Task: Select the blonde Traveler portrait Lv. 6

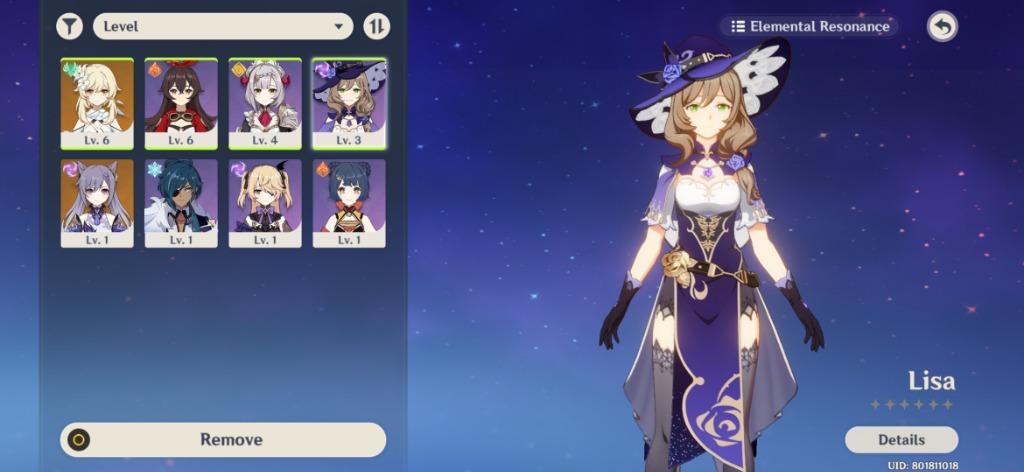Action: [x=97, y=103]
